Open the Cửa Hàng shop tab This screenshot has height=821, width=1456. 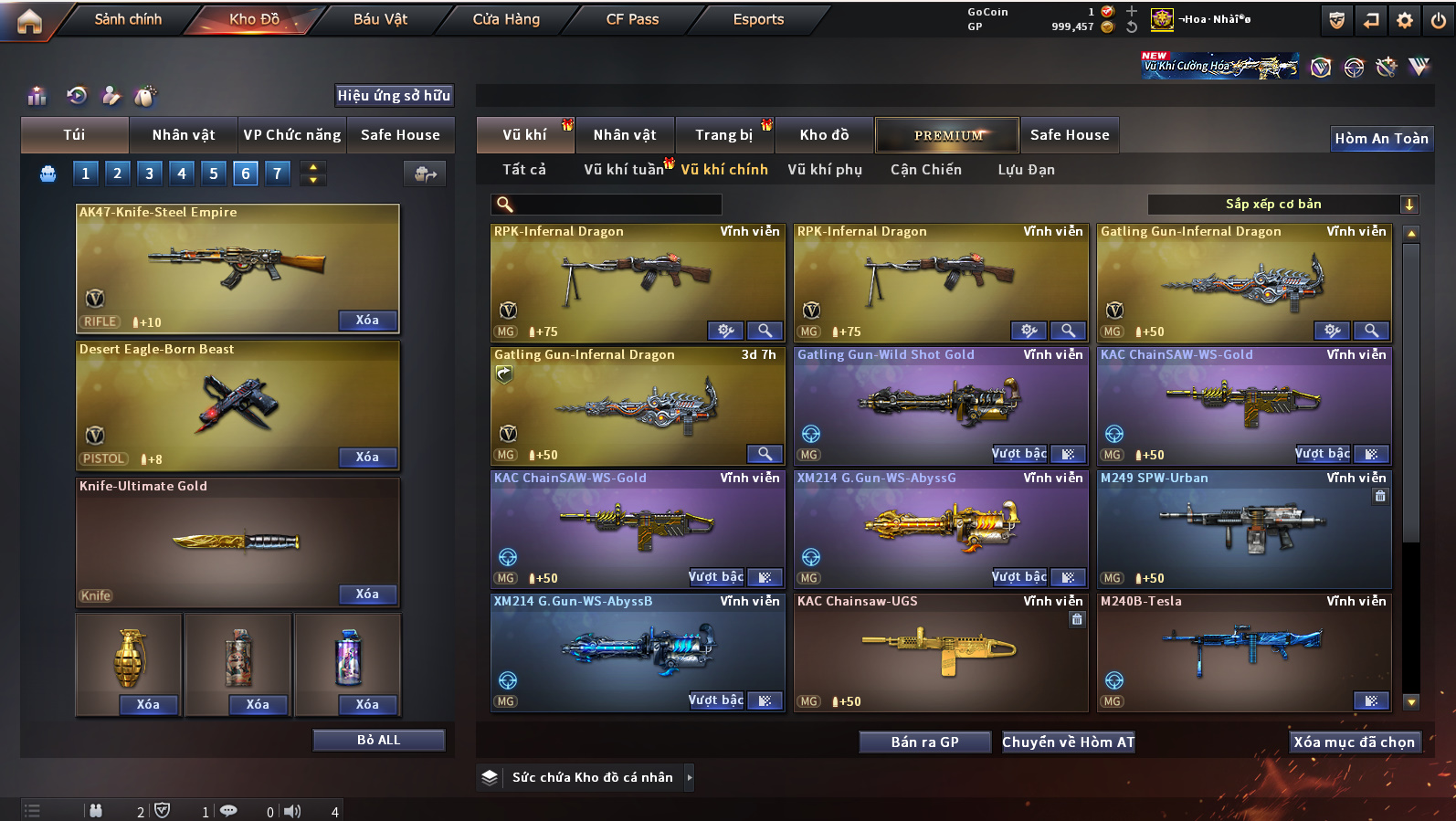[506, 19]
